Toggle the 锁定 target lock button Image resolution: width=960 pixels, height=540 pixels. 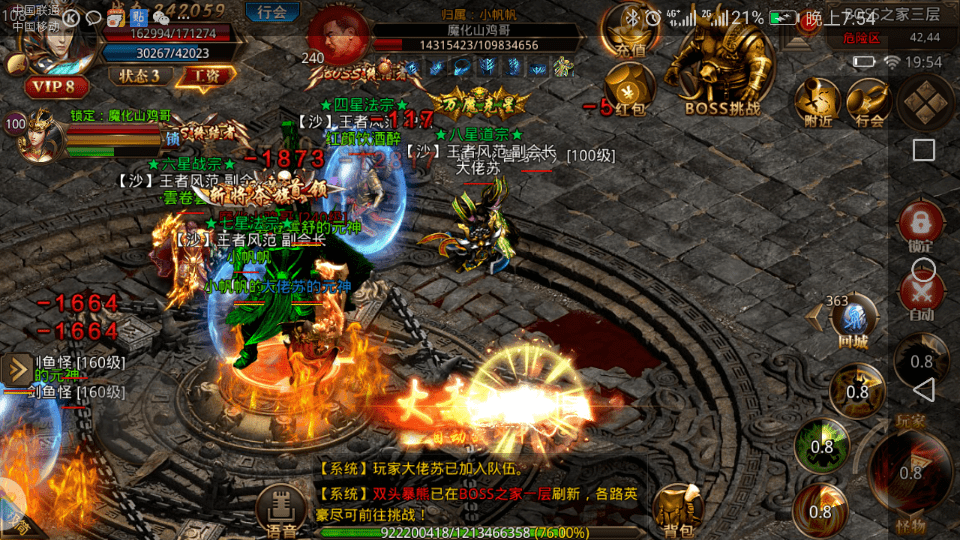[921, 227]
